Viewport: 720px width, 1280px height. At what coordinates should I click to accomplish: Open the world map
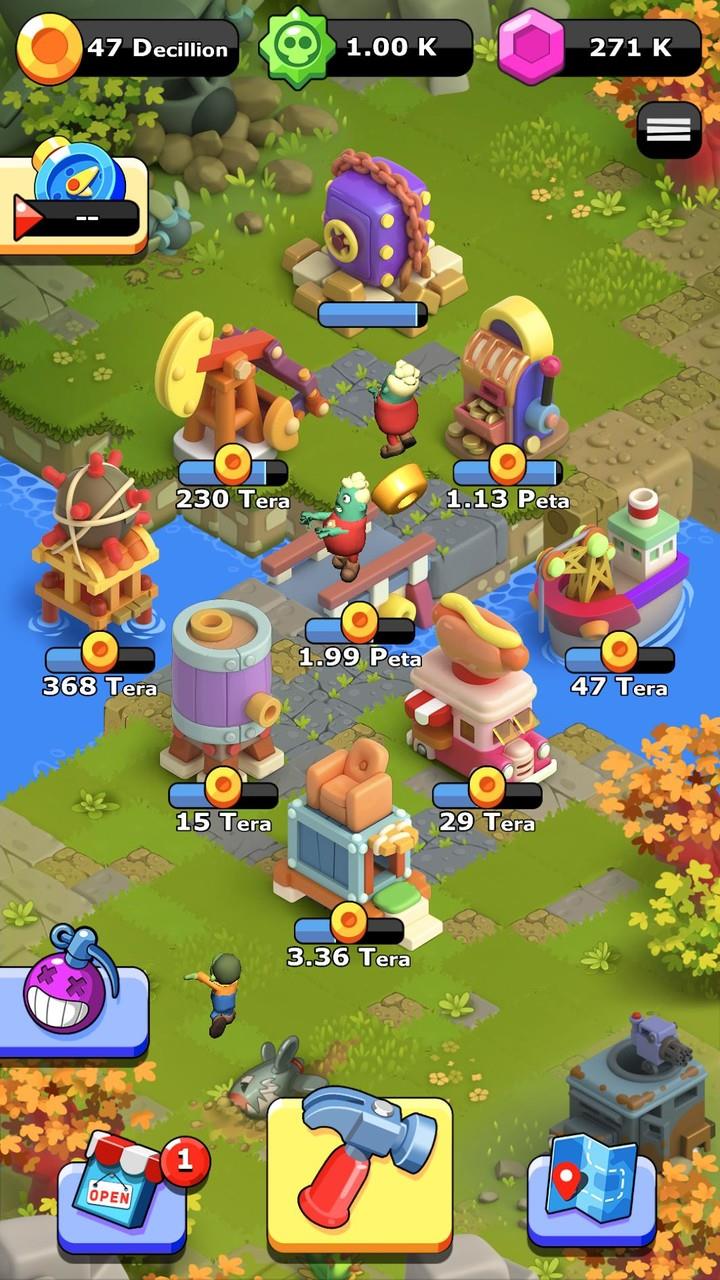click(592, 1192)
